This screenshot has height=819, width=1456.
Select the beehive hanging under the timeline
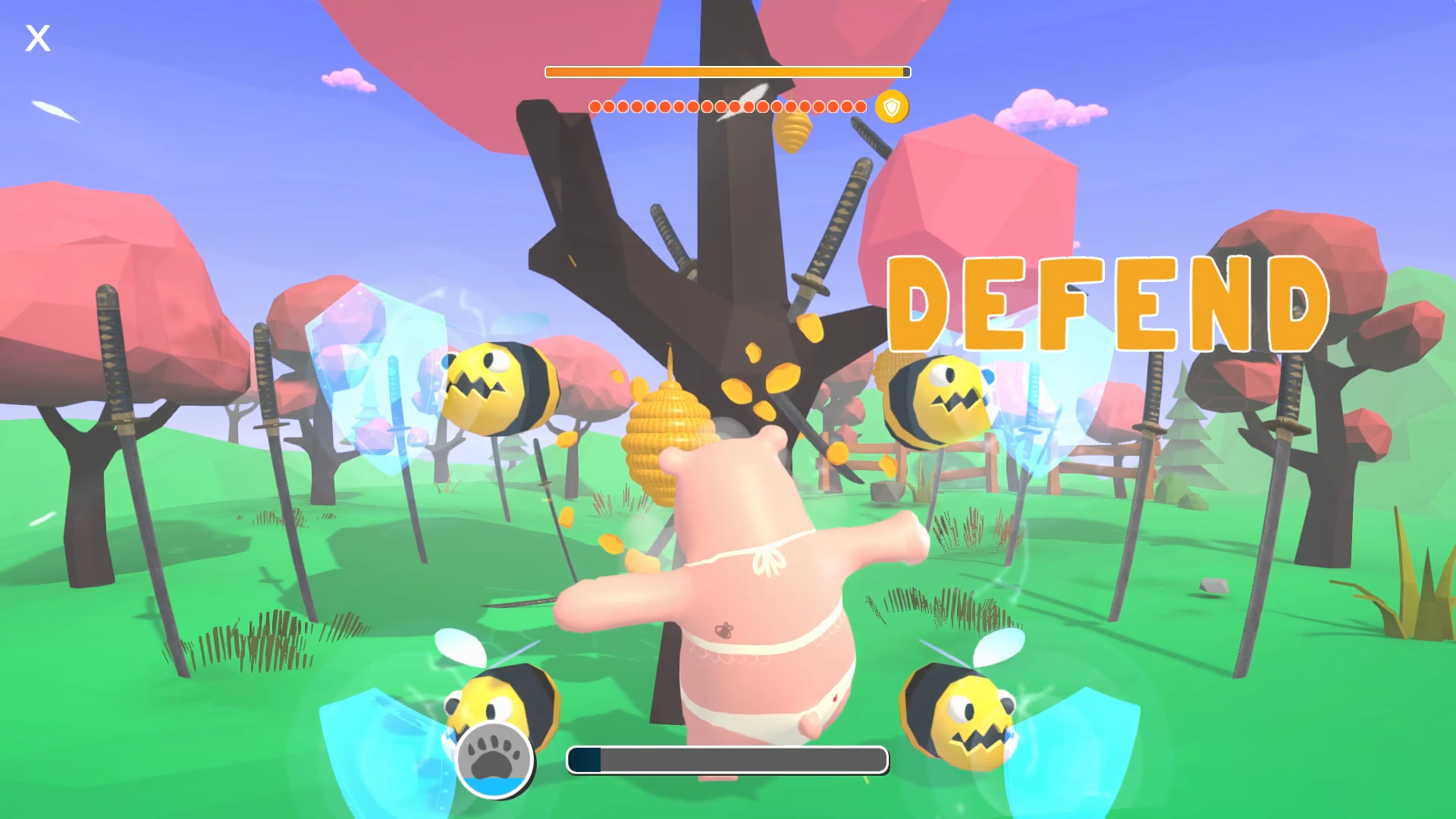(x=793, y=135)
